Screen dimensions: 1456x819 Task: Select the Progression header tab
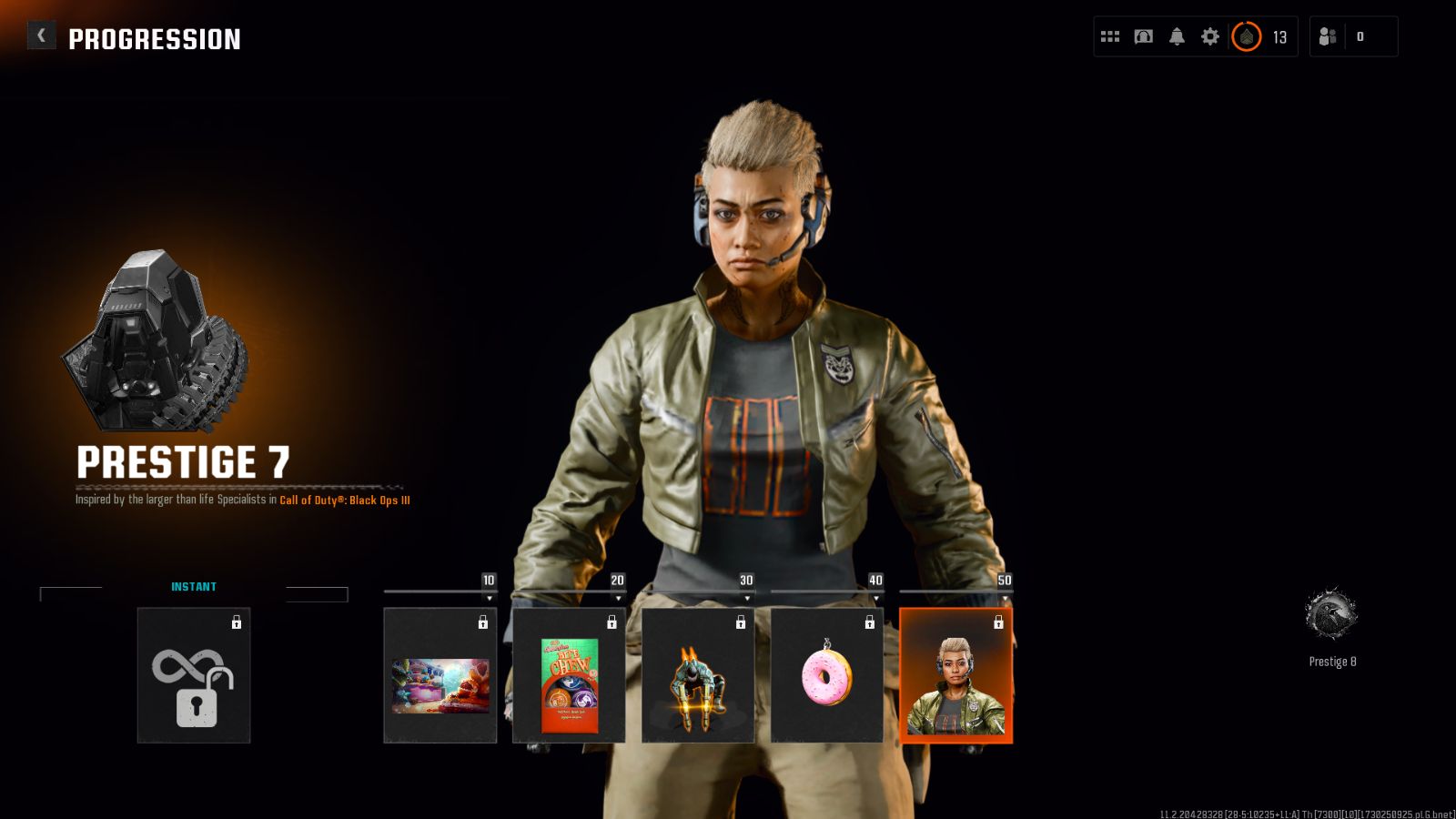[x=156, y=38]
